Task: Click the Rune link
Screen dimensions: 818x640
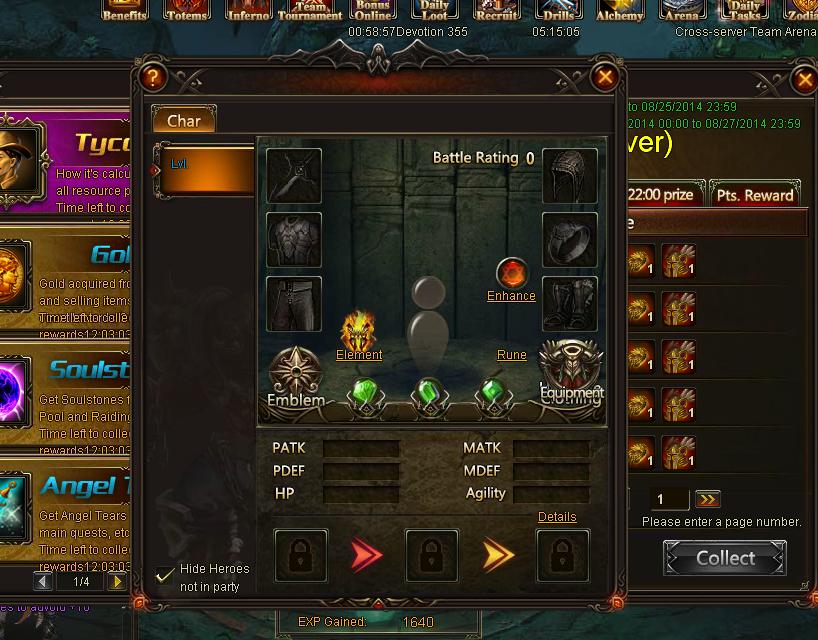Action: [511, 355]
